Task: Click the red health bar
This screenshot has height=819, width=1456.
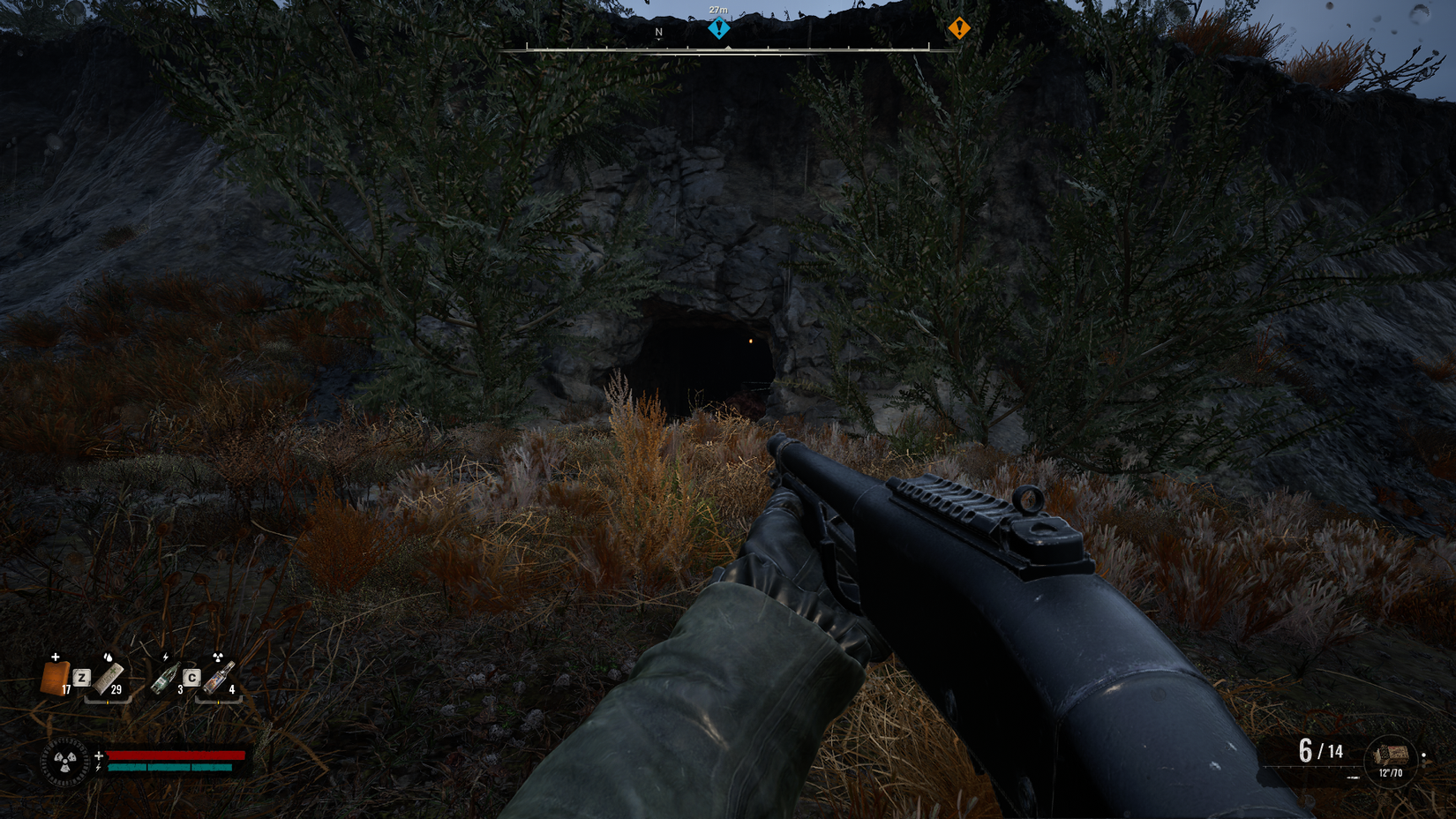Action: (x=176, y=755)
